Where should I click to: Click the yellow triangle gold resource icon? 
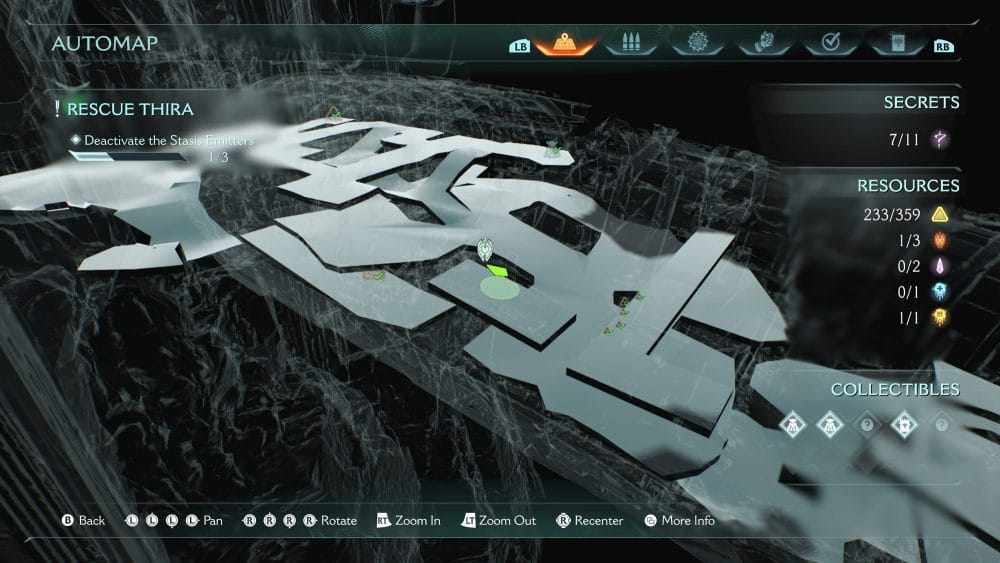pos(940,214)
